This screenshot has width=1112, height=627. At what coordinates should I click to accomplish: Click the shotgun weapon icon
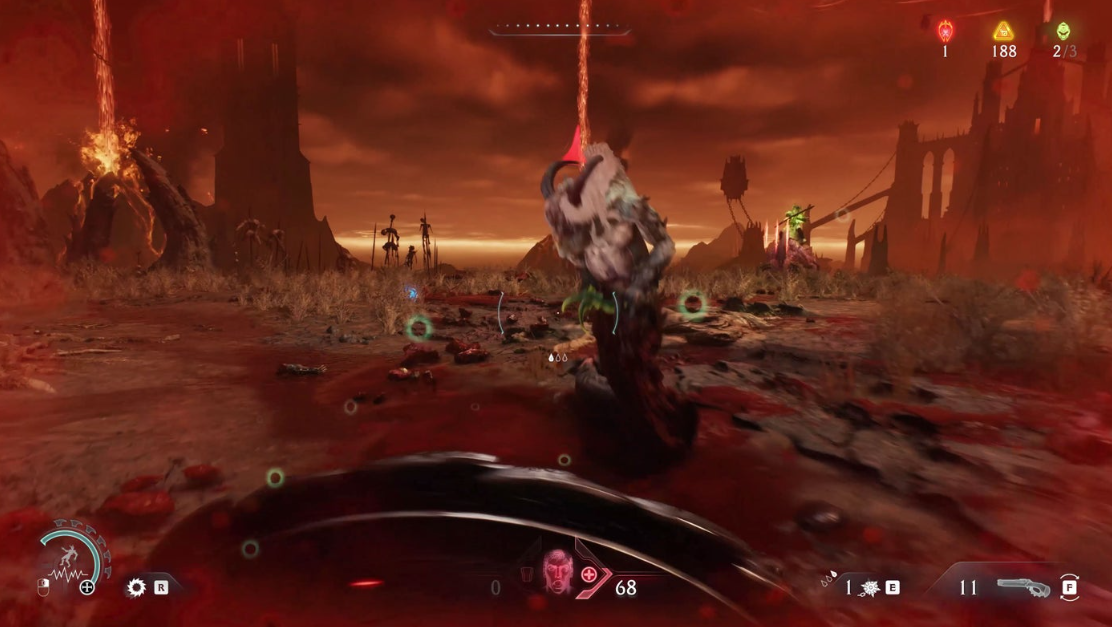[1023, 587]
